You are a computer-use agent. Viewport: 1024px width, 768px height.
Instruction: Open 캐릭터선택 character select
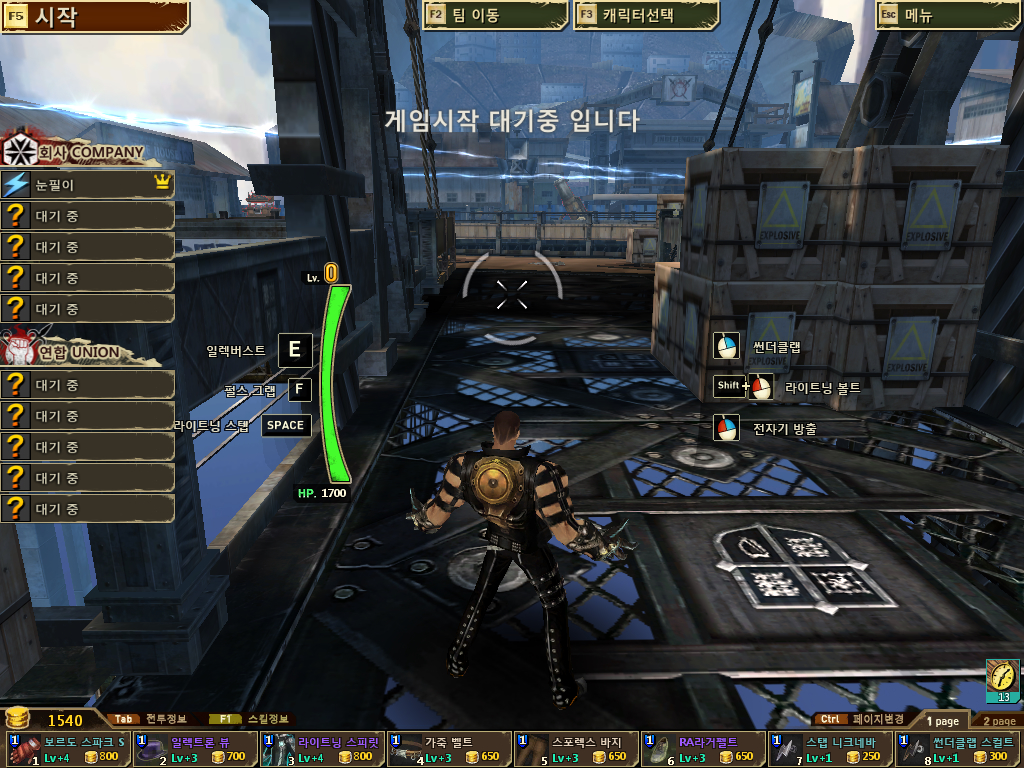pos(646,16)
